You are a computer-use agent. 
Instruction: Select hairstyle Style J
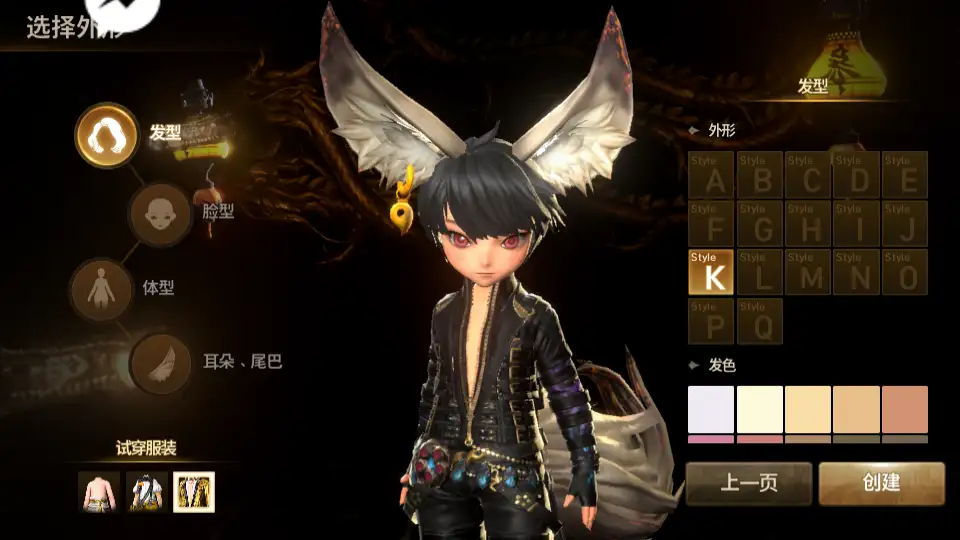pos(904,224)
